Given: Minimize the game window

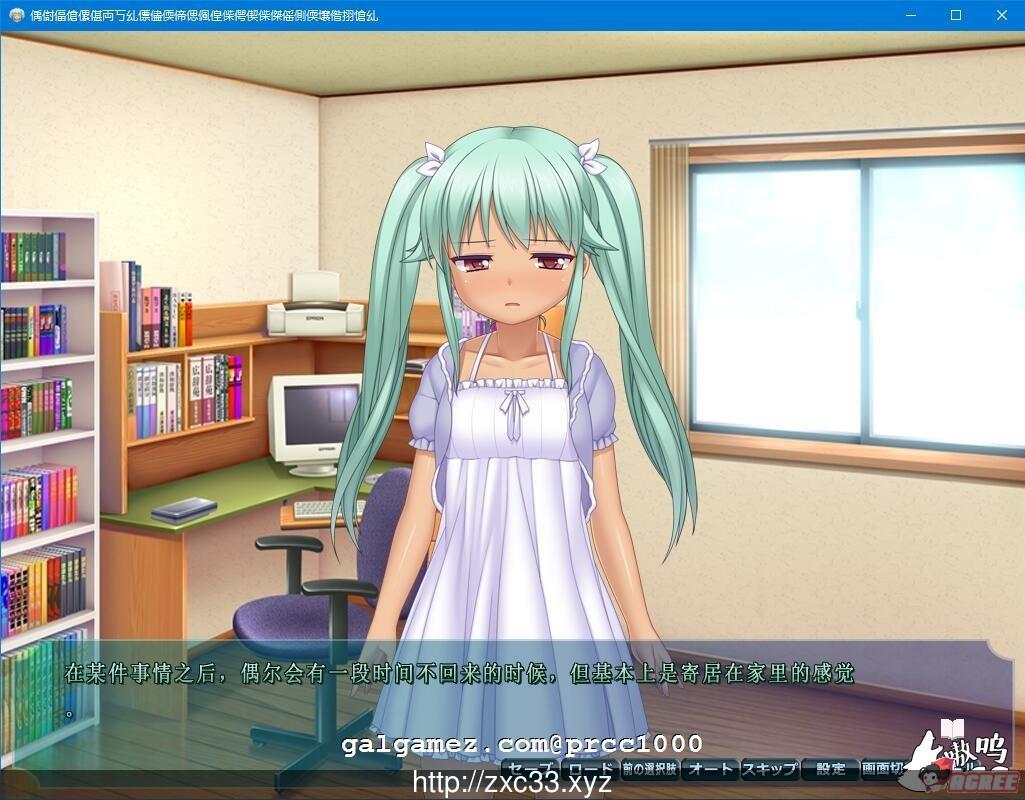Looking at the screenshot, I should pyautogui.click(x=910, y=15).
